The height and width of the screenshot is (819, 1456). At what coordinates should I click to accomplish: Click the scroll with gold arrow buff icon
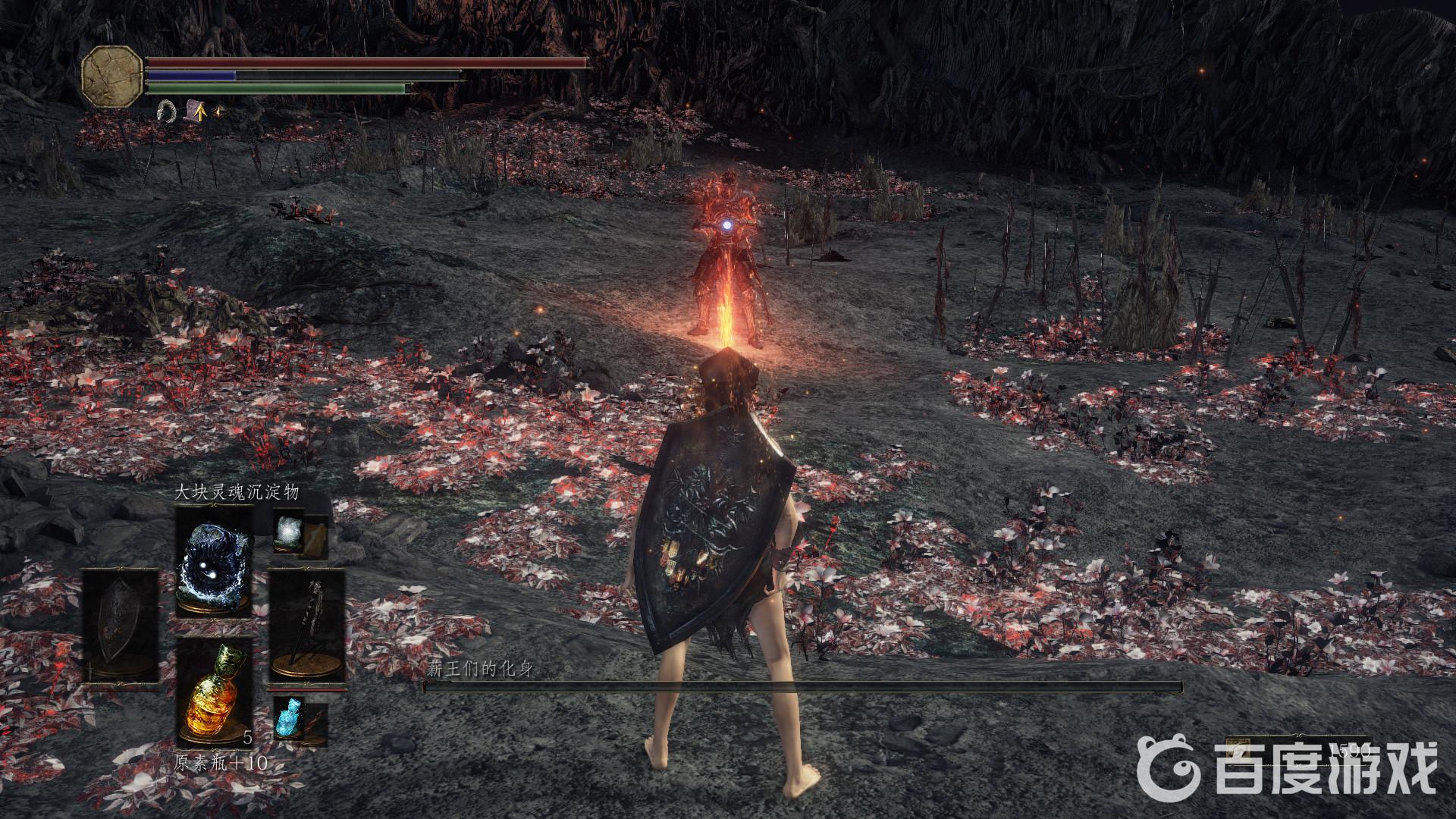196,111
